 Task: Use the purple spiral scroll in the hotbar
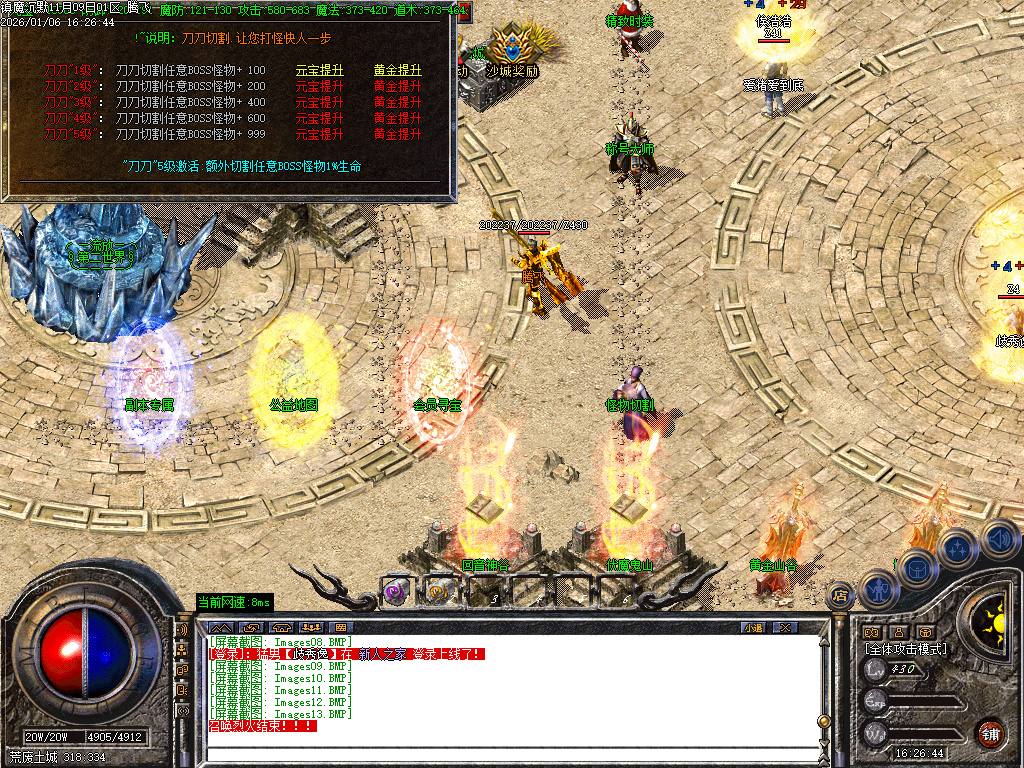click(x=395, y=591)
